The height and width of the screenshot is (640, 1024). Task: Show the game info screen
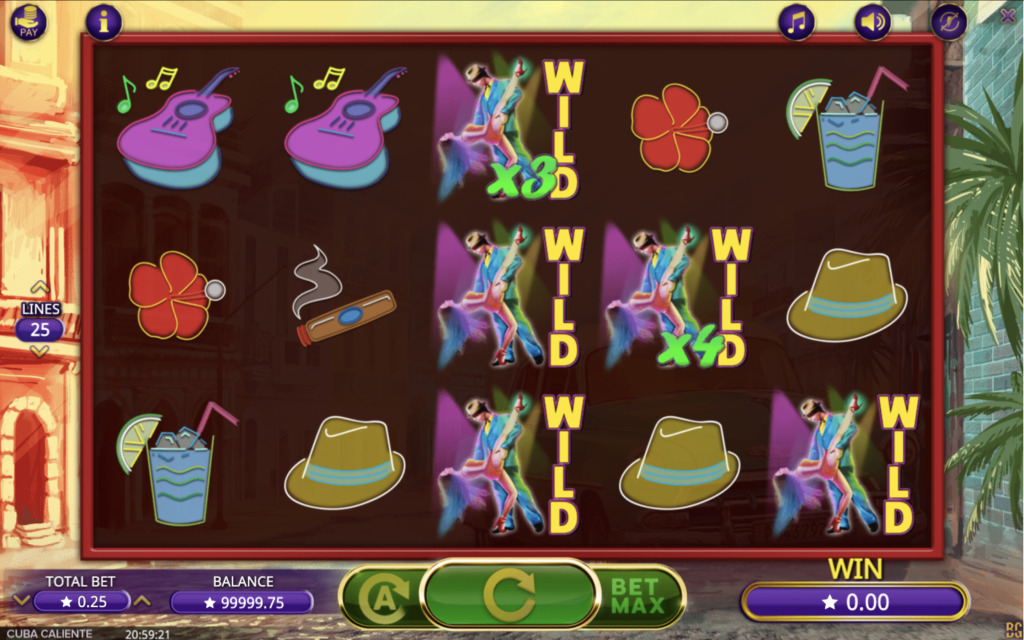[x=104, y=21]
